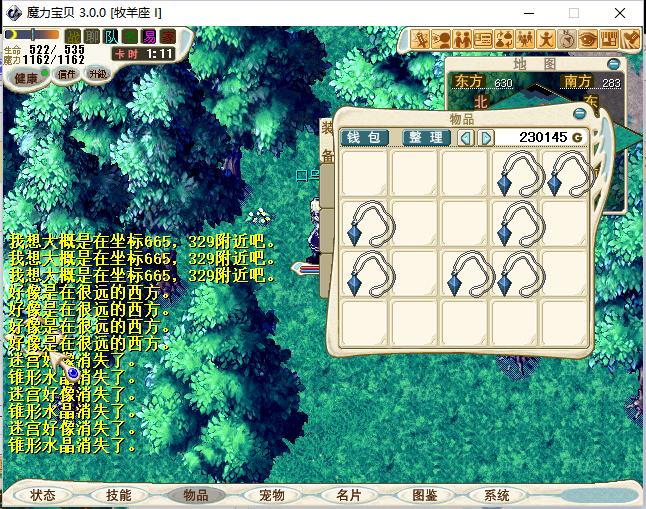Open the 状态 status menu
The height and width of the screenshot is (509, 646).
[x=43, y=495]
